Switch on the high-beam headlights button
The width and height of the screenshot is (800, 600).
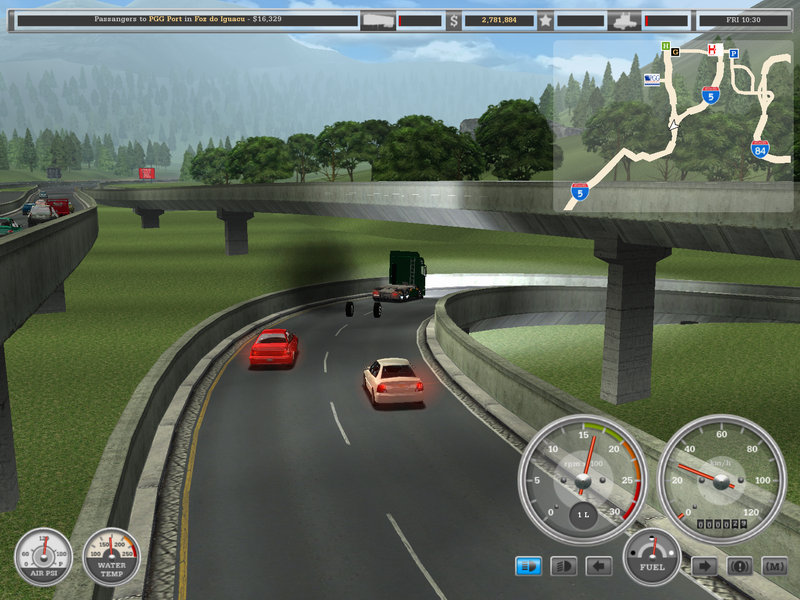pos(564,566)
